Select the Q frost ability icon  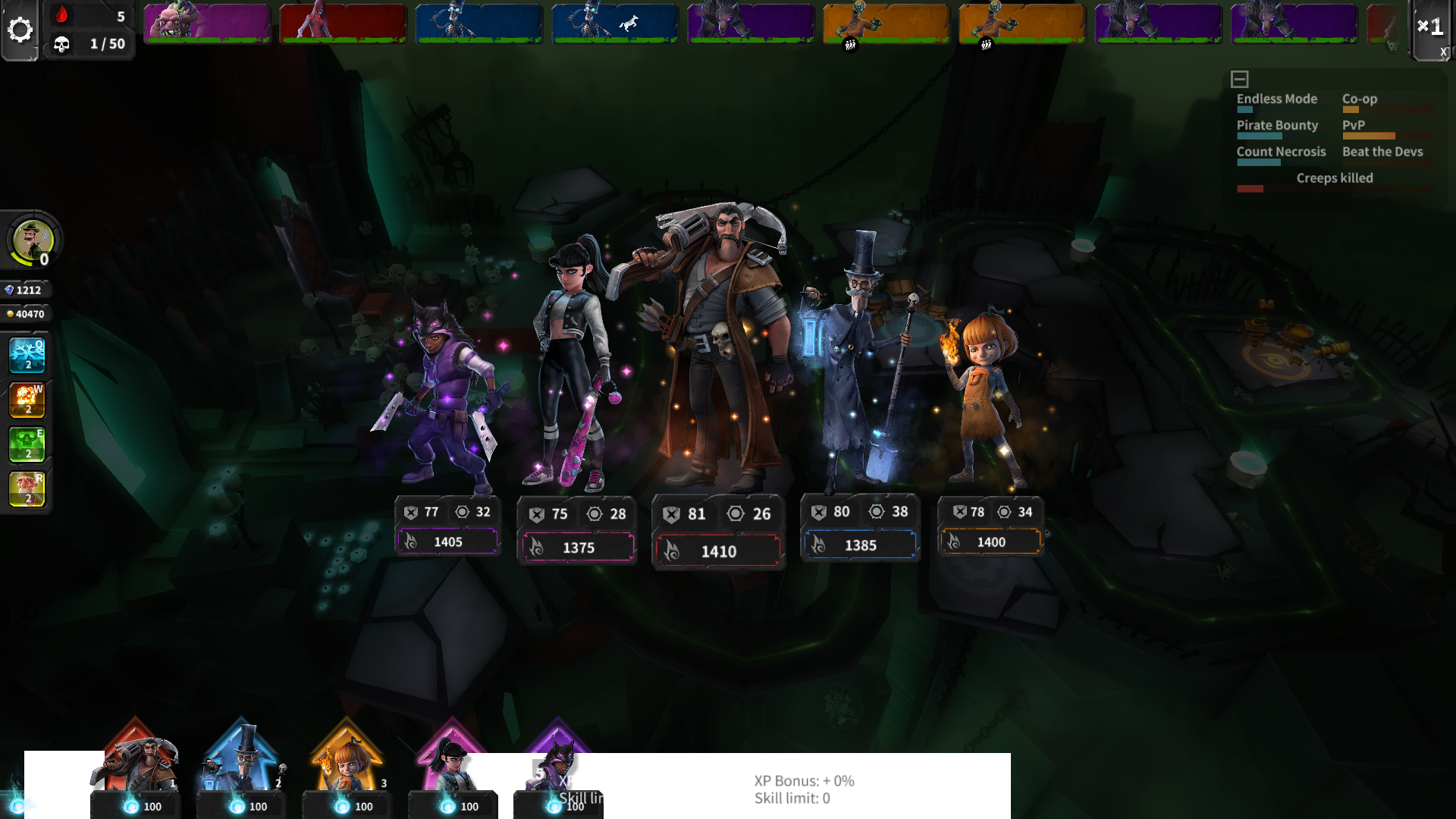click(x=26, y=356)
